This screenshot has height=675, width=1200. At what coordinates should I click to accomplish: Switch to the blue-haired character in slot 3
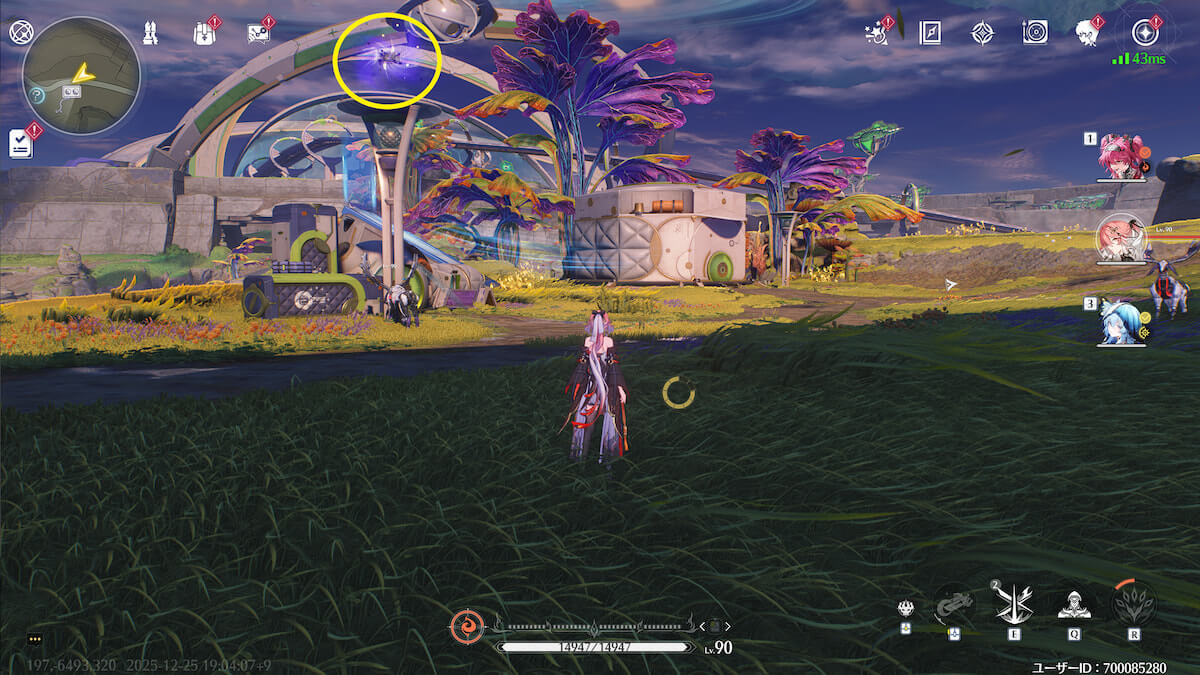(x=1120, y=323)
